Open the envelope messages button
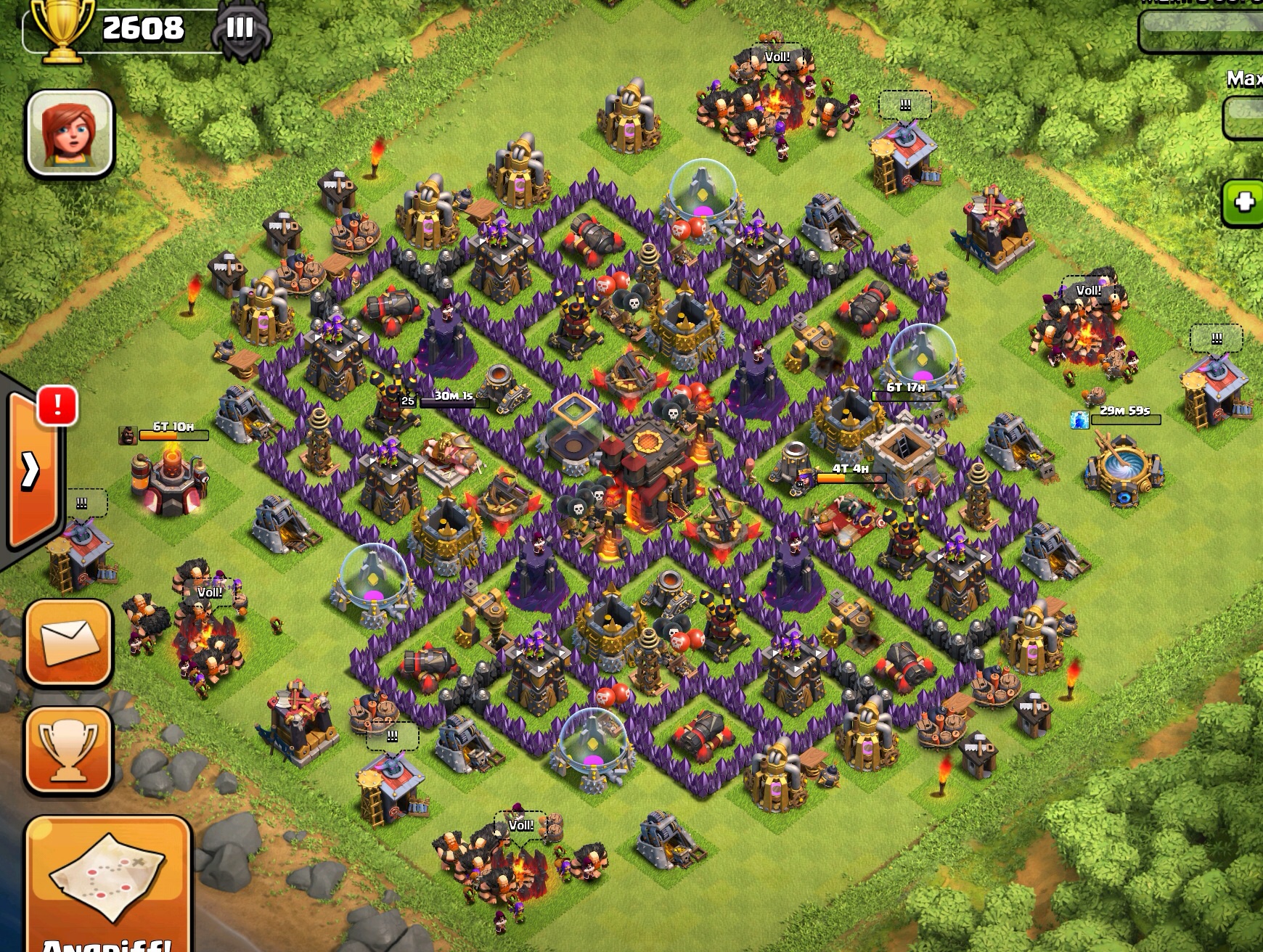 coord(69,642)
